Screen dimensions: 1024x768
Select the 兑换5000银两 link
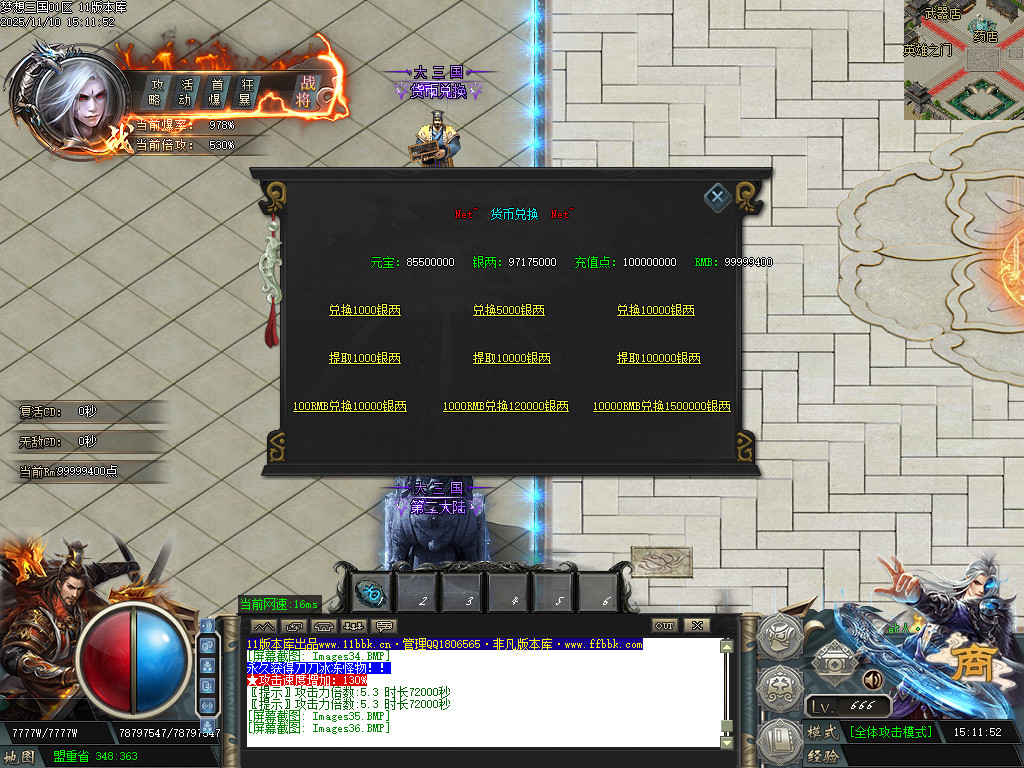(509, 311)
